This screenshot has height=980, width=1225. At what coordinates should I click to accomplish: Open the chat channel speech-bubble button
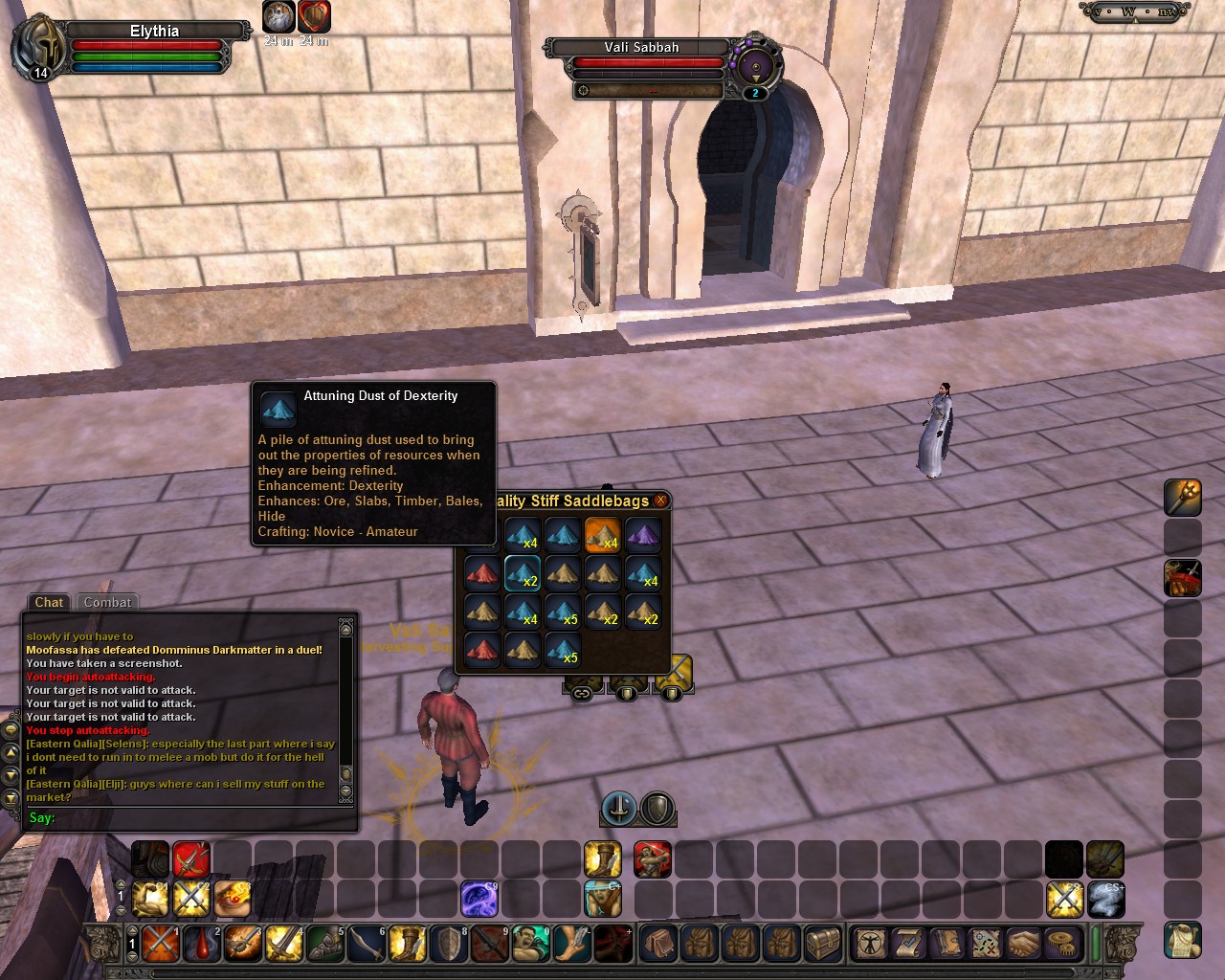[x=11, y=729]
